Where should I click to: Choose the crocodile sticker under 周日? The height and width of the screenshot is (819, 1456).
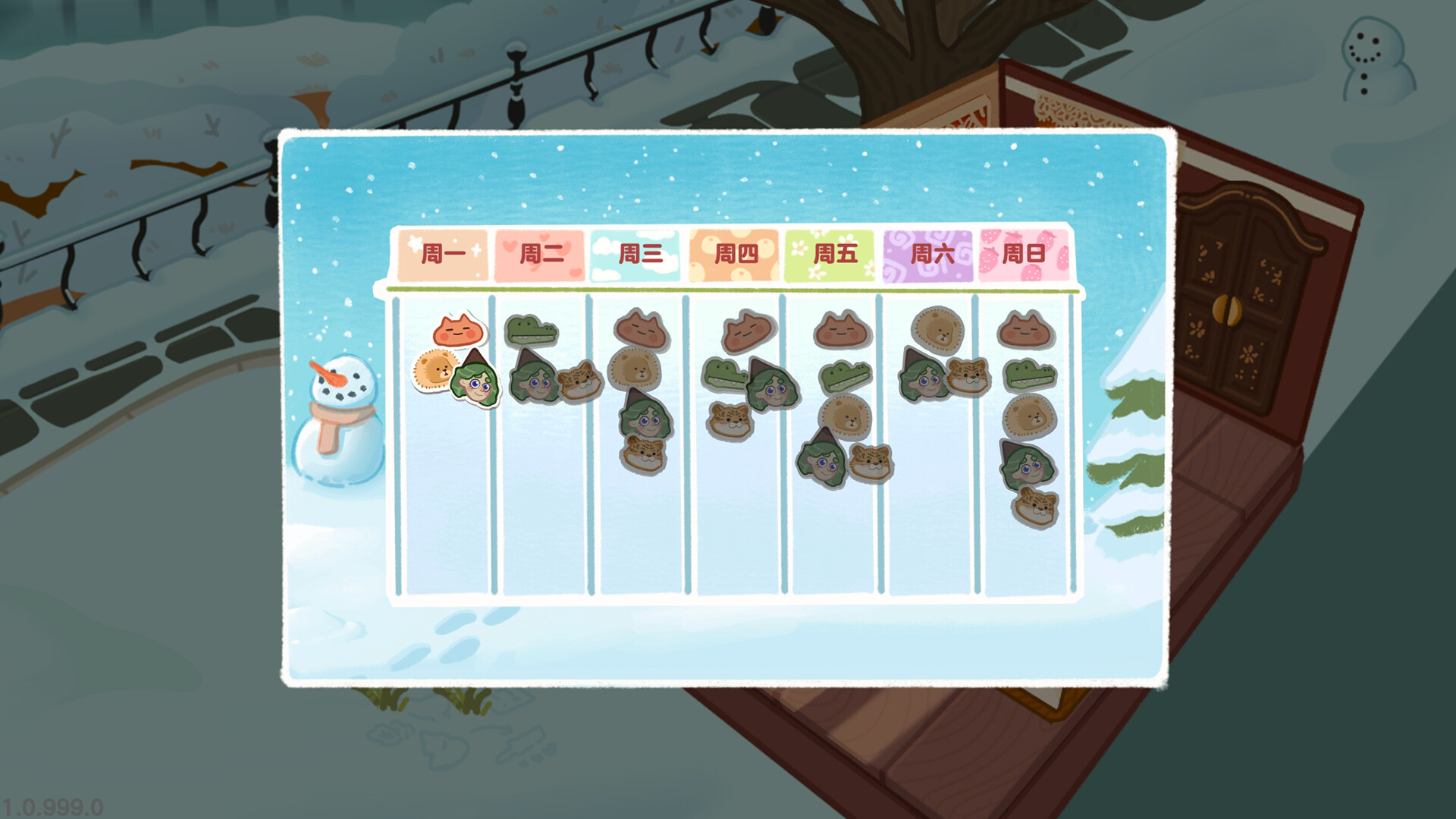pos(1029,375)
